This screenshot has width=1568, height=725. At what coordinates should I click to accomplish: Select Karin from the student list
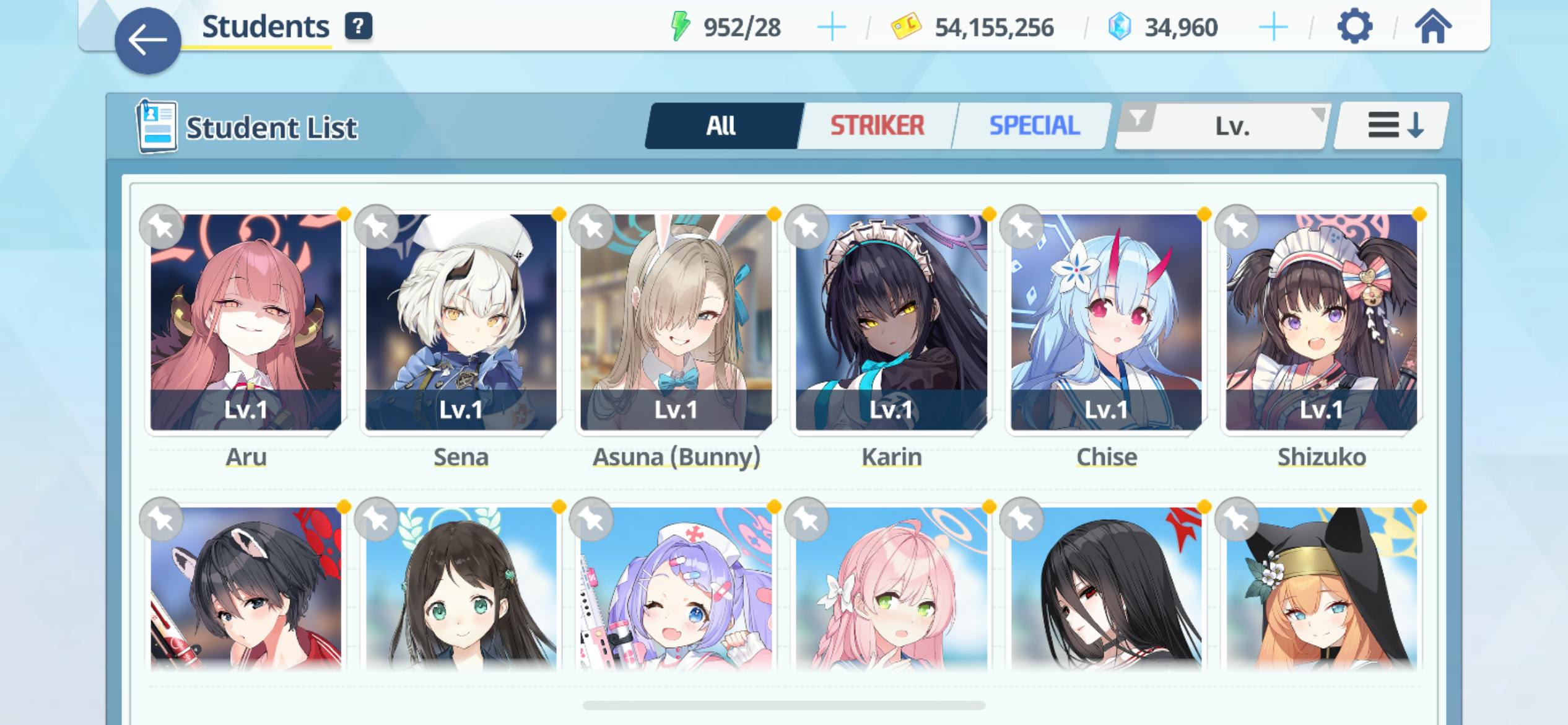click(x=891, y=322)
